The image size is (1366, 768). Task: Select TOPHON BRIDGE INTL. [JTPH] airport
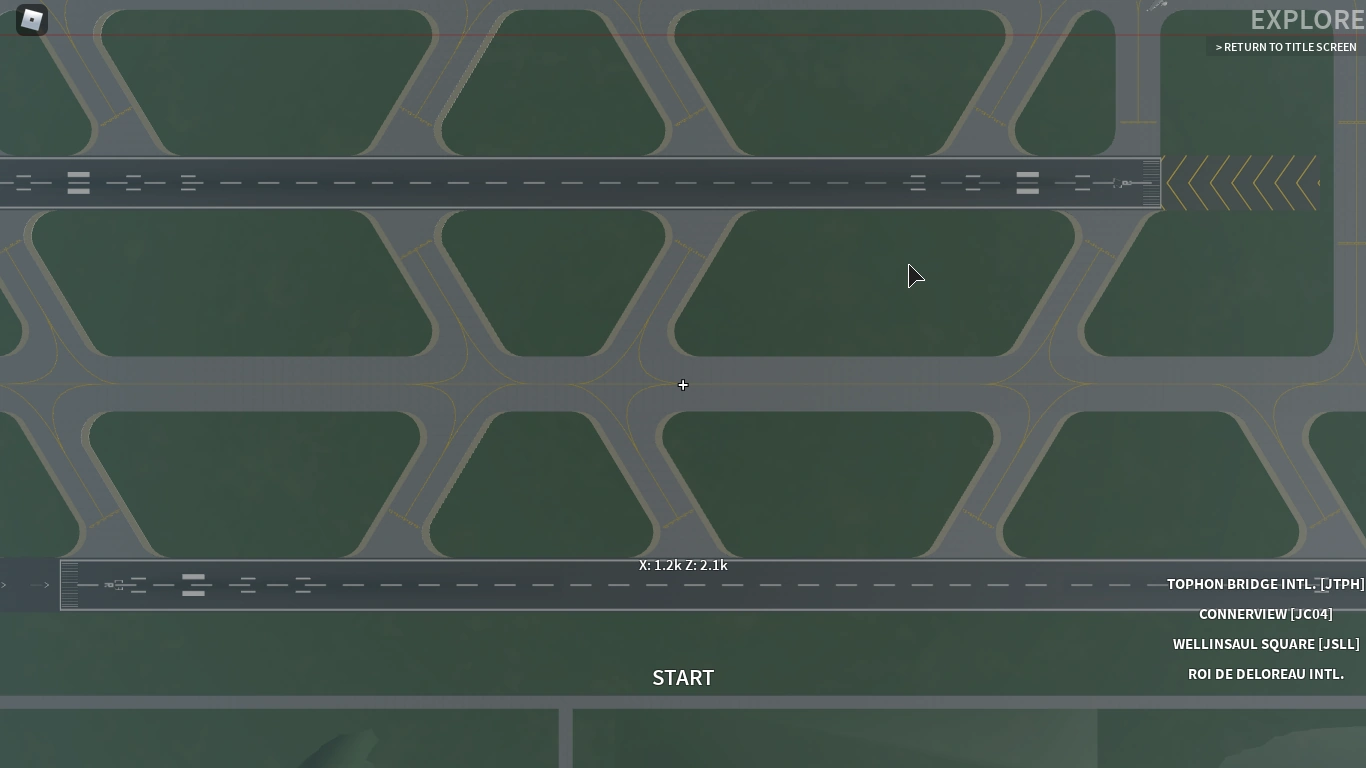coord(1266,584)
